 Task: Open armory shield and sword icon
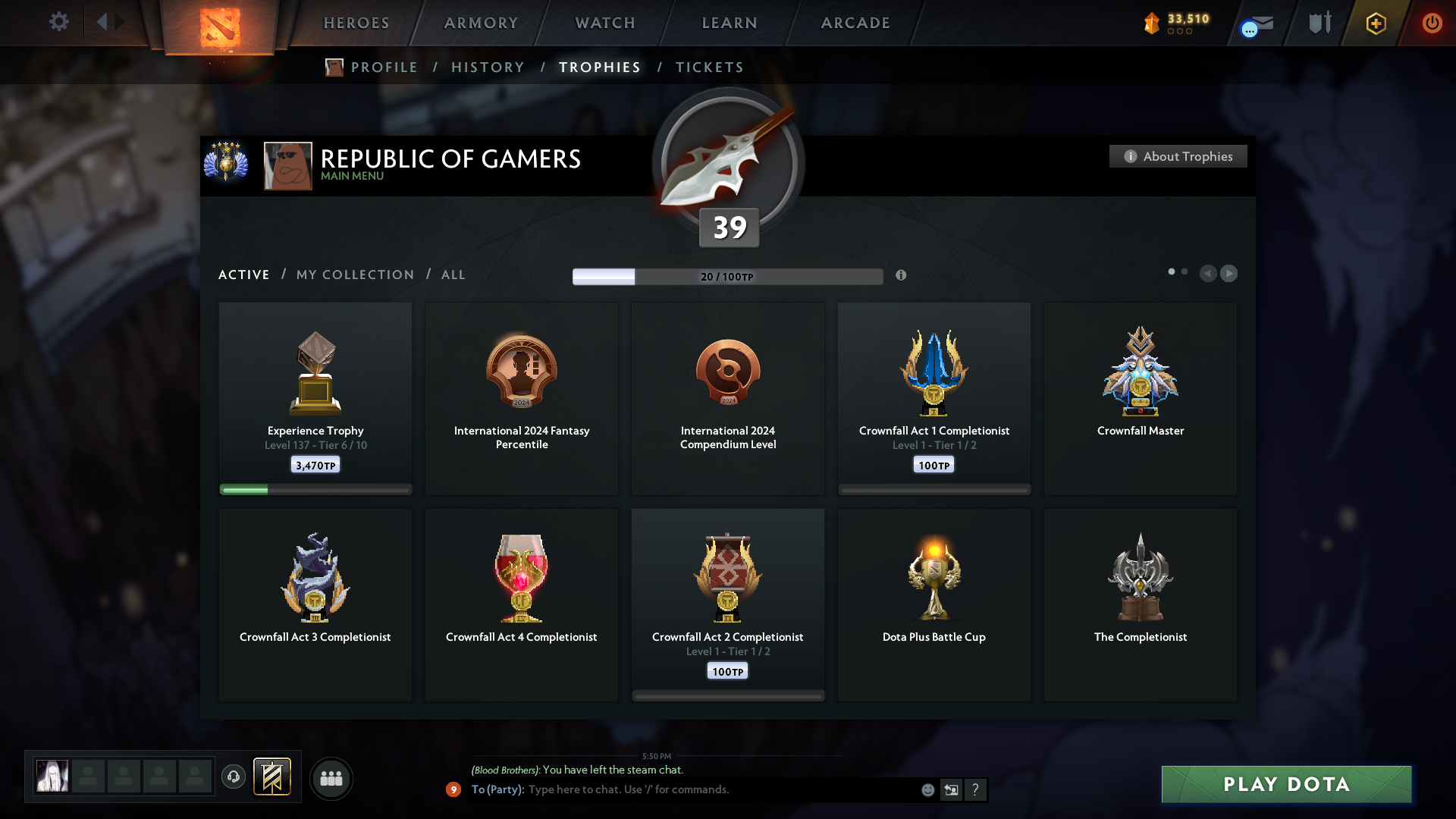[1319, 23]
